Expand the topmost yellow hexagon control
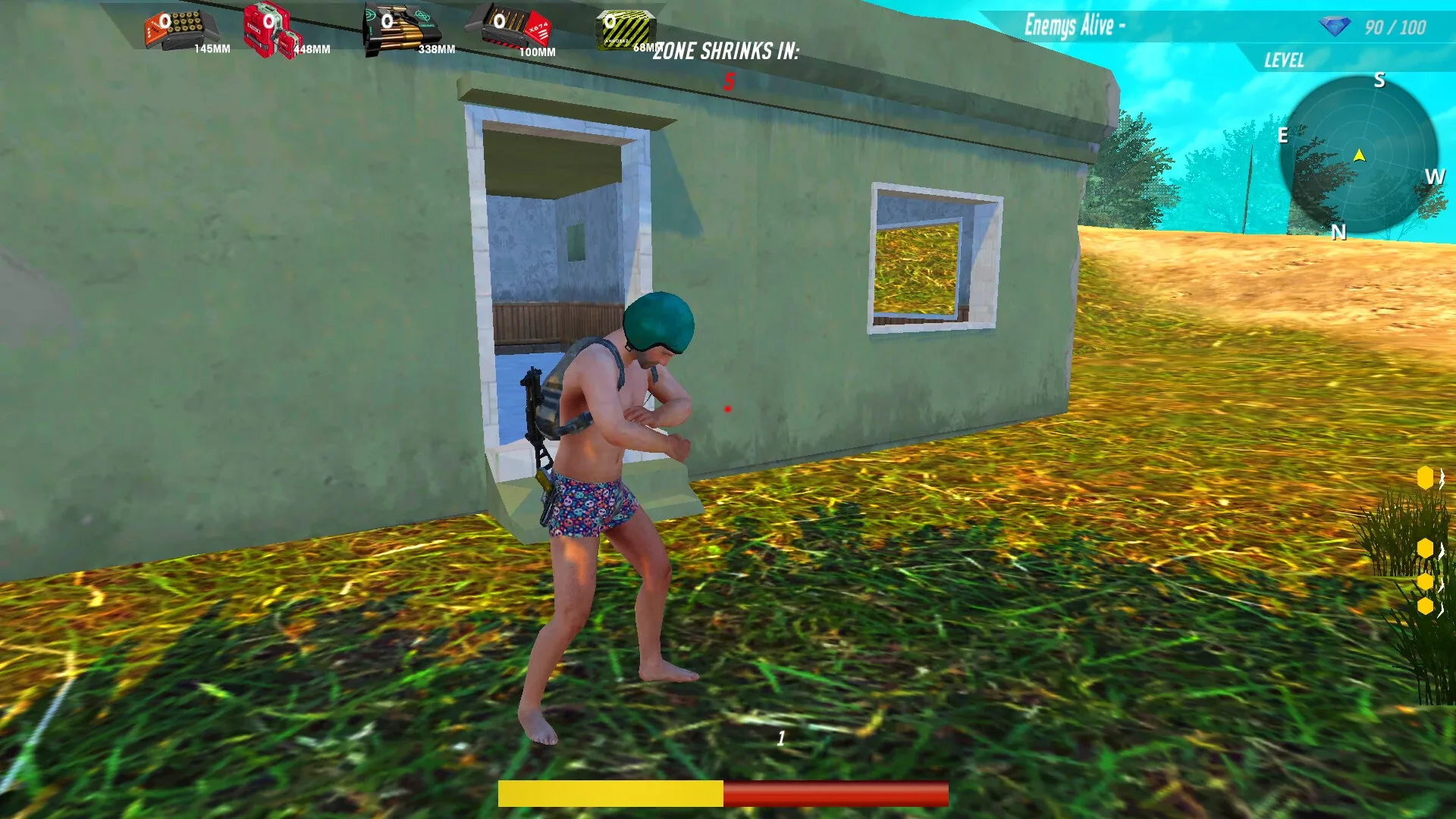This screenshot has height=819, width=1456. (1426, 478)
